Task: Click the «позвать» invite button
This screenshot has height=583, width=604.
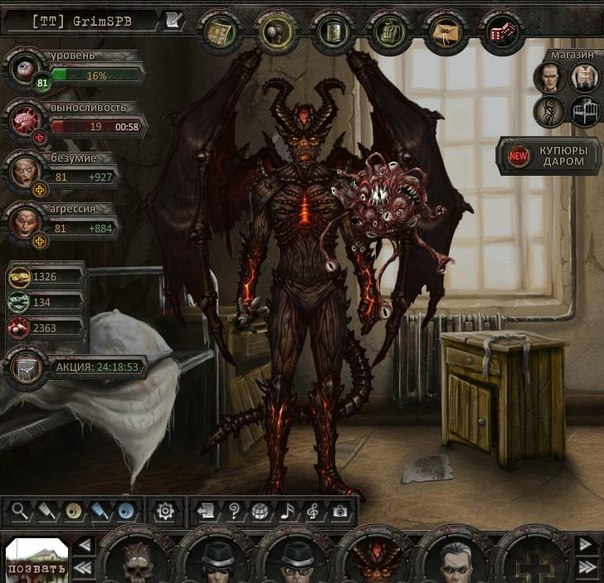Action: click(x=35, y=562)
